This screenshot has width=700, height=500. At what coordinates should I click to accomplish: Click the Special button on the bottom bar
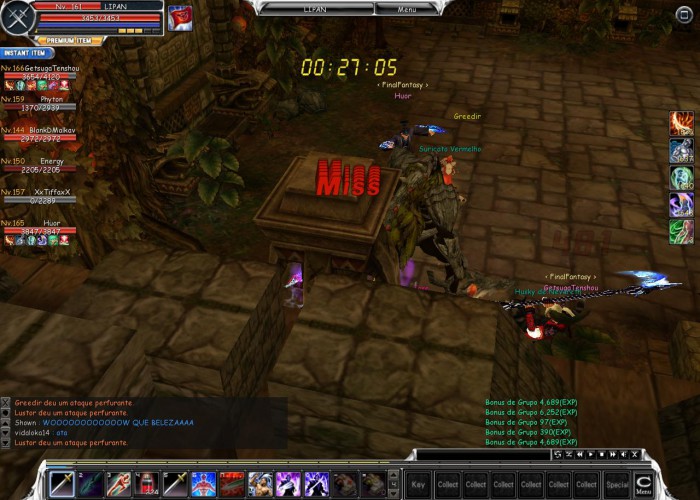617,484
